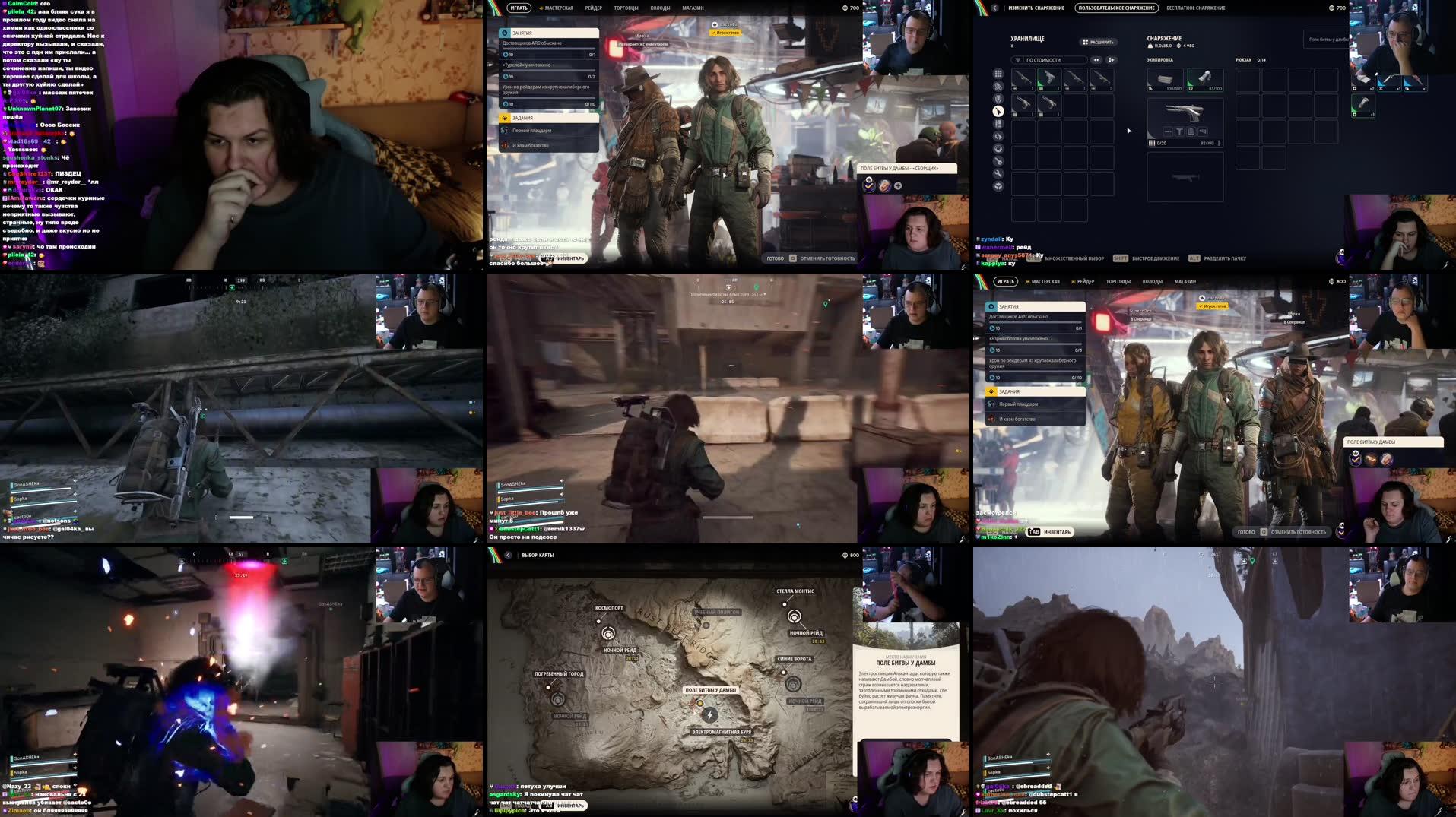
Task: Toggle ready status via Отменить готовность
Action: 829,258
